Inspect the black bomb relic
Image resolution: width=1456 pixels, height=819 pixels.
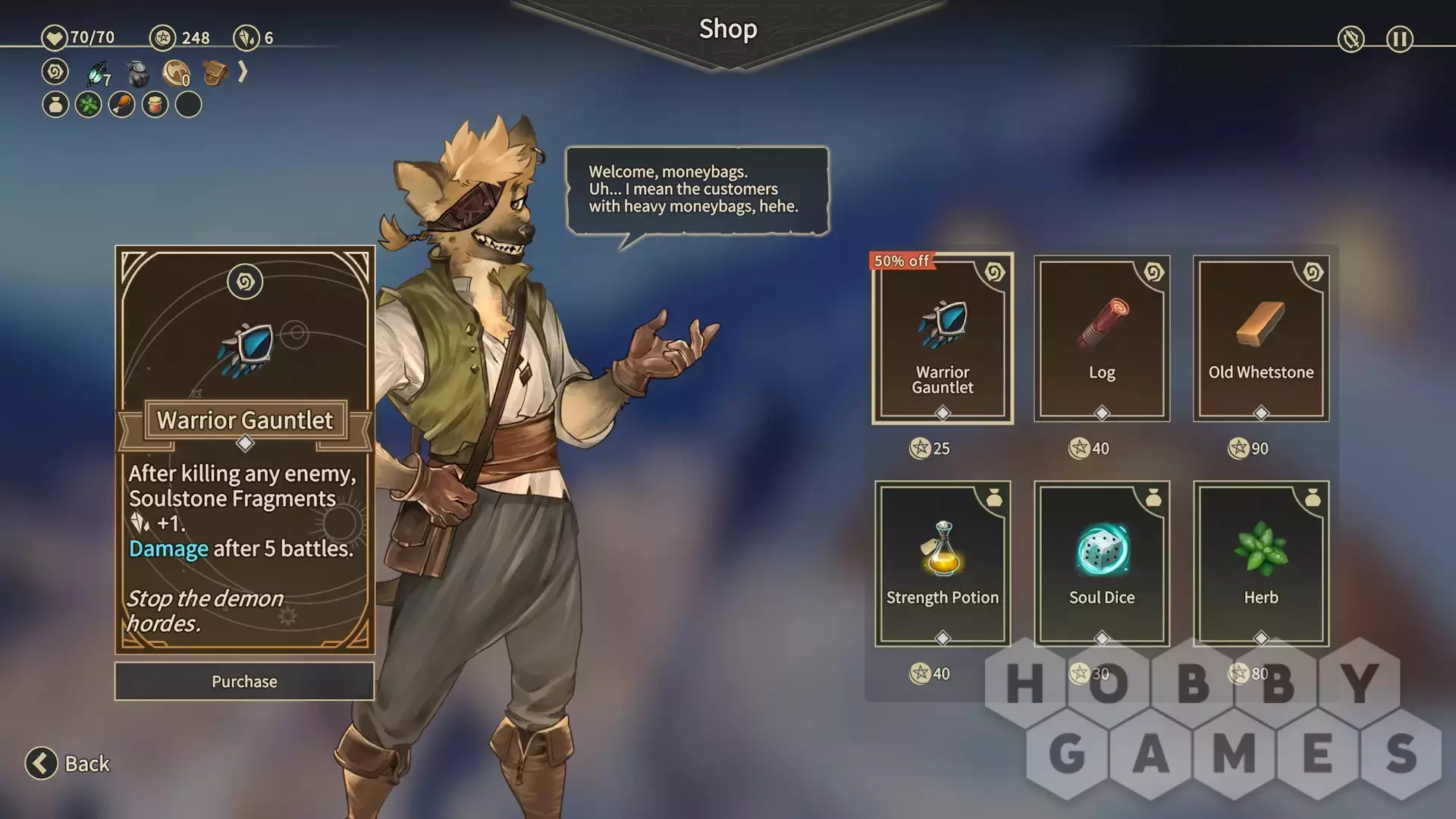tap(137, 74)
